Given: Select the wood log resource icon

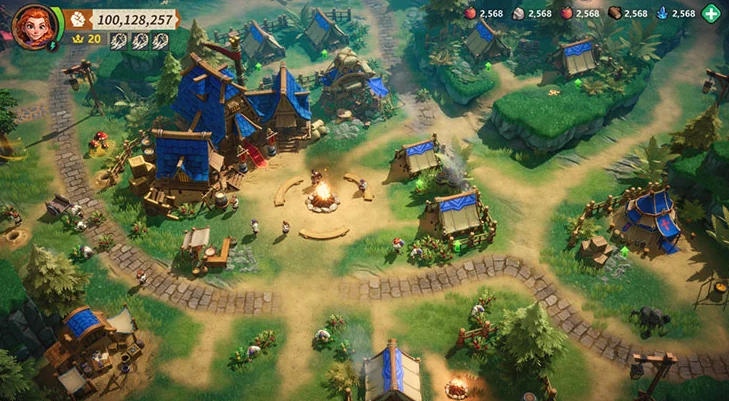Looking at the screenshot, I should click(x=614, y=14).
